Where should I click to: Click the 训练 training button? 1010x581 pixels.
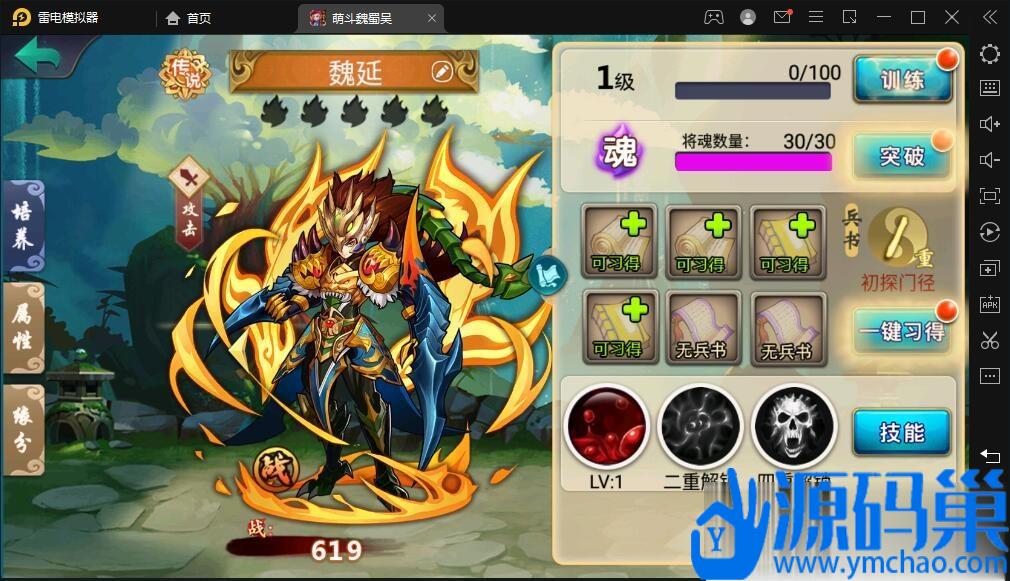(x=901, y=80)
